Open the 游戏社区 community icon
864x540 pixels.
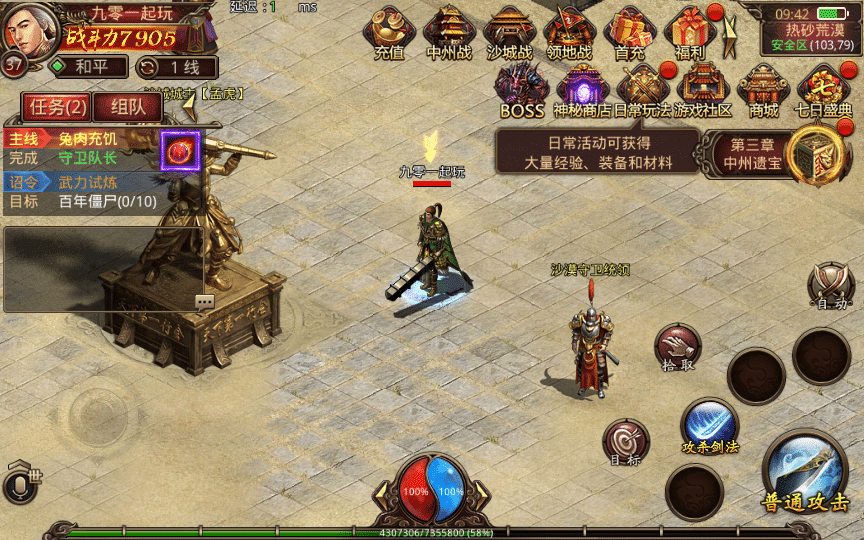pyautogui.click(x=704, y=88)
